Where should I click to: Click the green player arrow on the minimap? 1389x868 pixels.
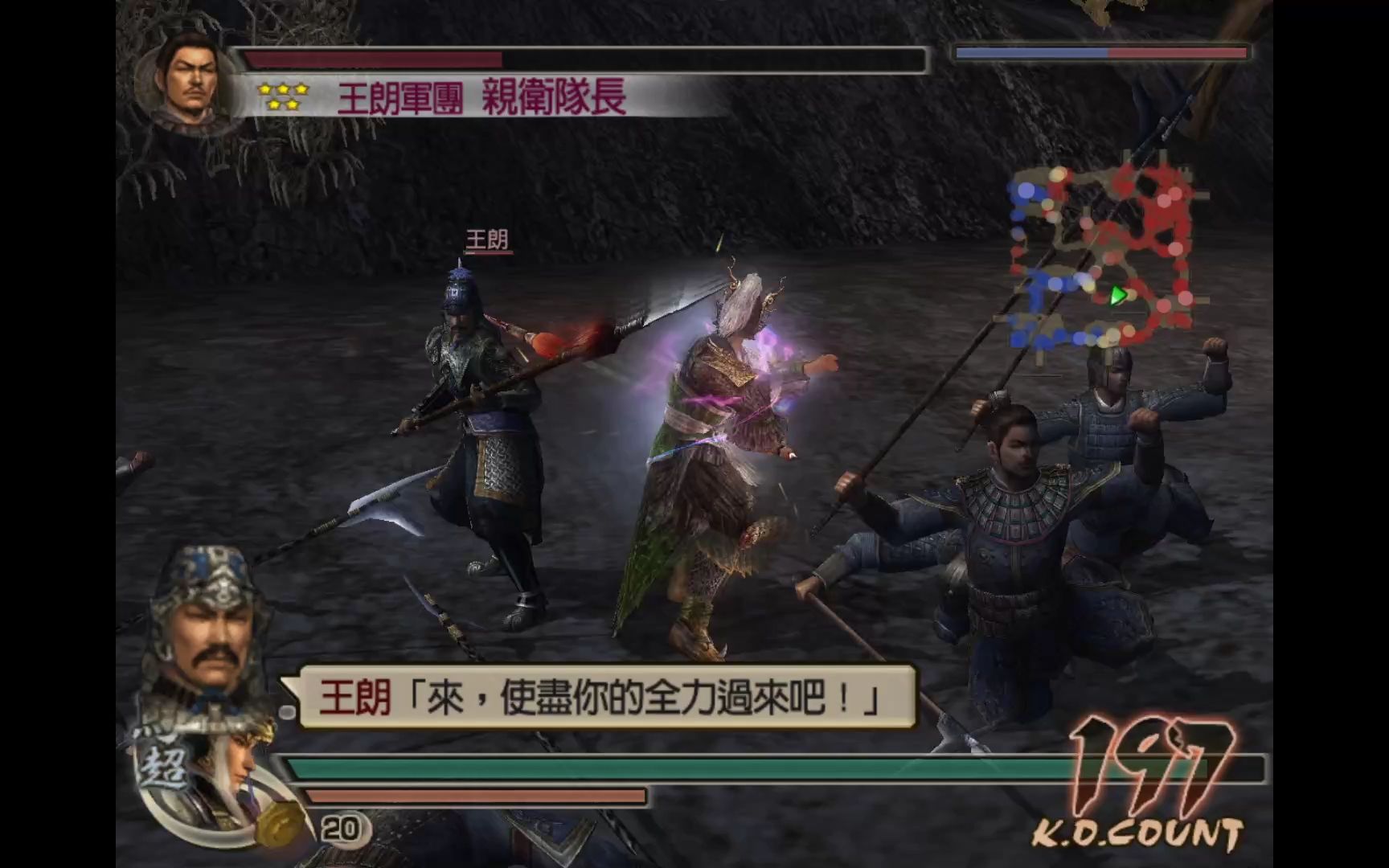tap(1117, 297)
